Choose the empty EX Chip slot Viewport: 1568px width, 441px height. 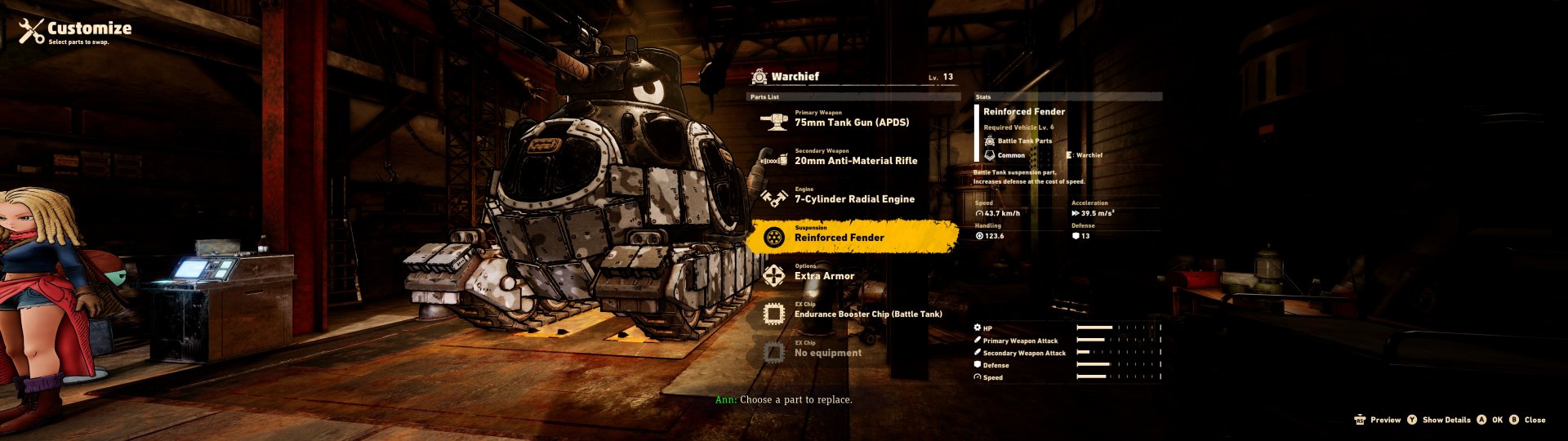pyautogui.click(x=827, y=352)
